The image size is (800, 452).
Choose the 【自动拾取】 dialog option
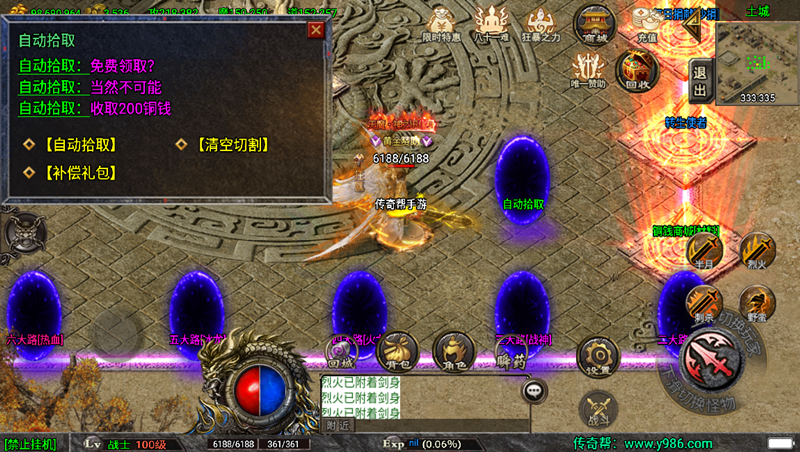(69, 145)
